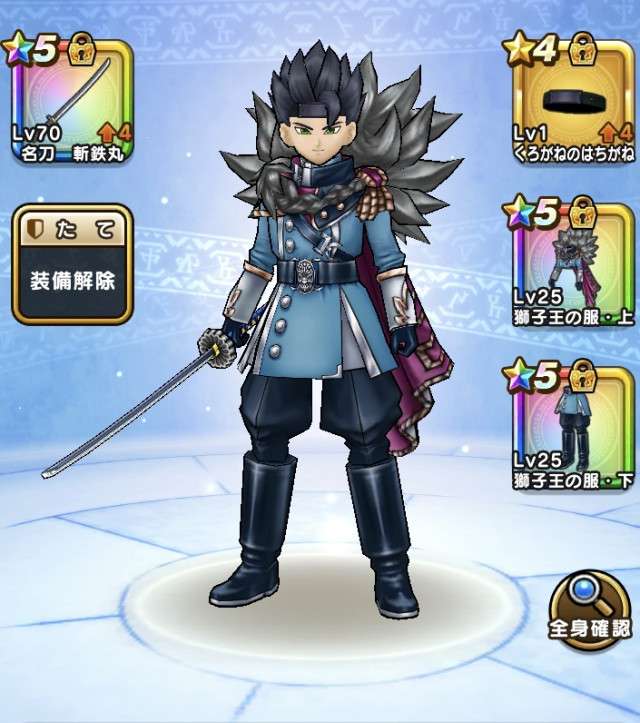Image resolution: width=640 pixels, height=723 pixels.
Task: Select the 名刀 斬鉄丸 weapon slot
Action: pos(72,102)
